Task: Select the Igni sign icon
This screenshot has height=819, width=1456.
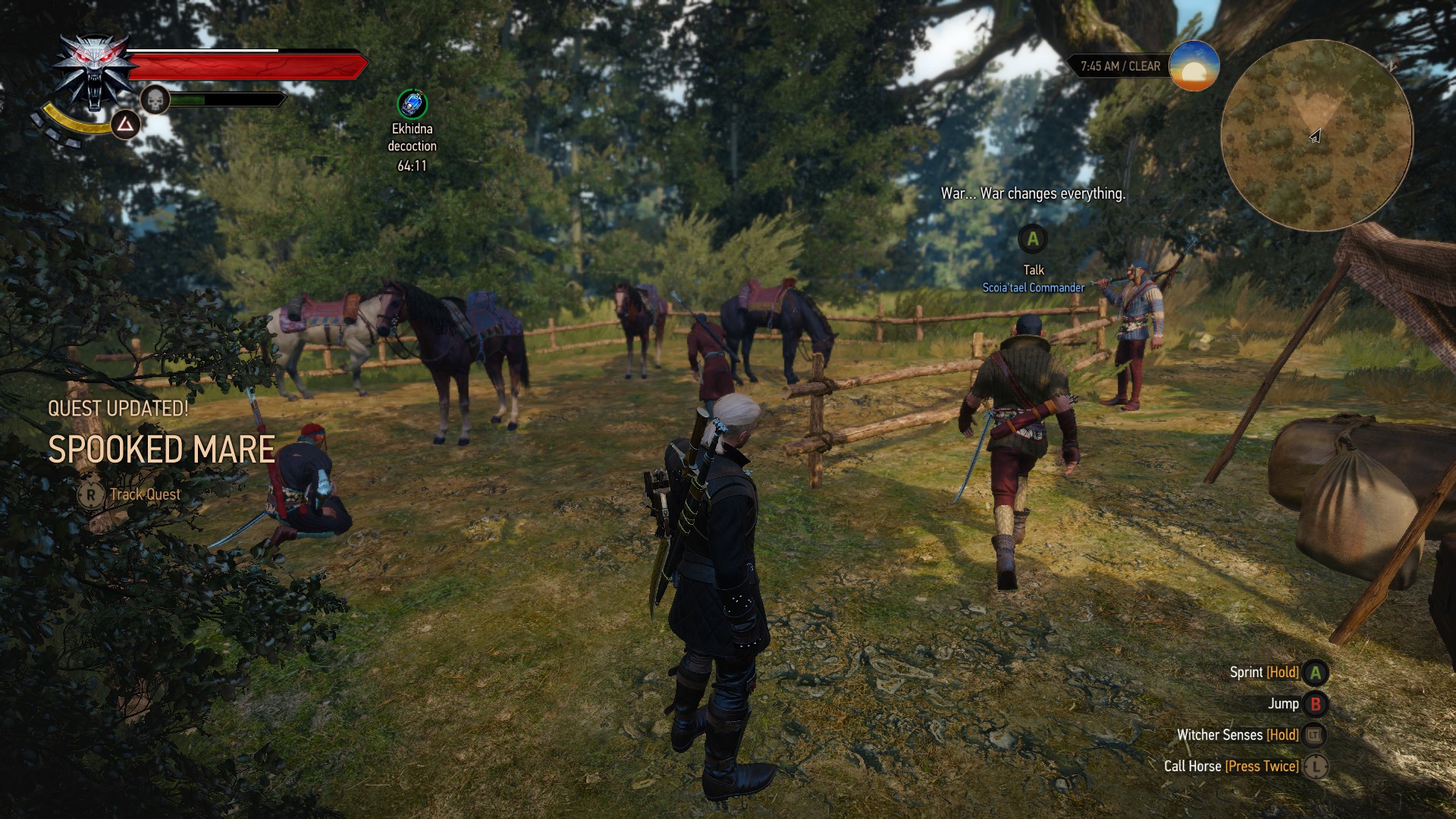Action: (125, 124)
